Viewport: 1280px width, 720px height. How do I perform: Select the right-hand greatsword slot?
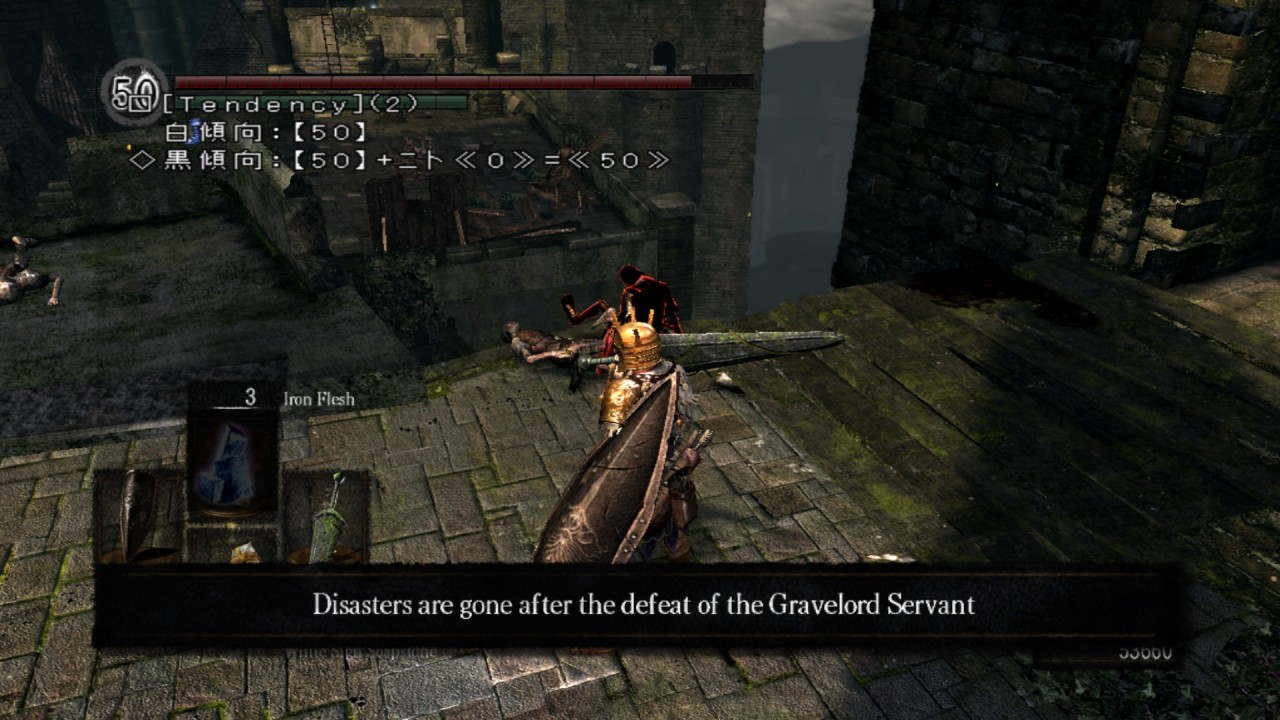click(x=327, y=515)
